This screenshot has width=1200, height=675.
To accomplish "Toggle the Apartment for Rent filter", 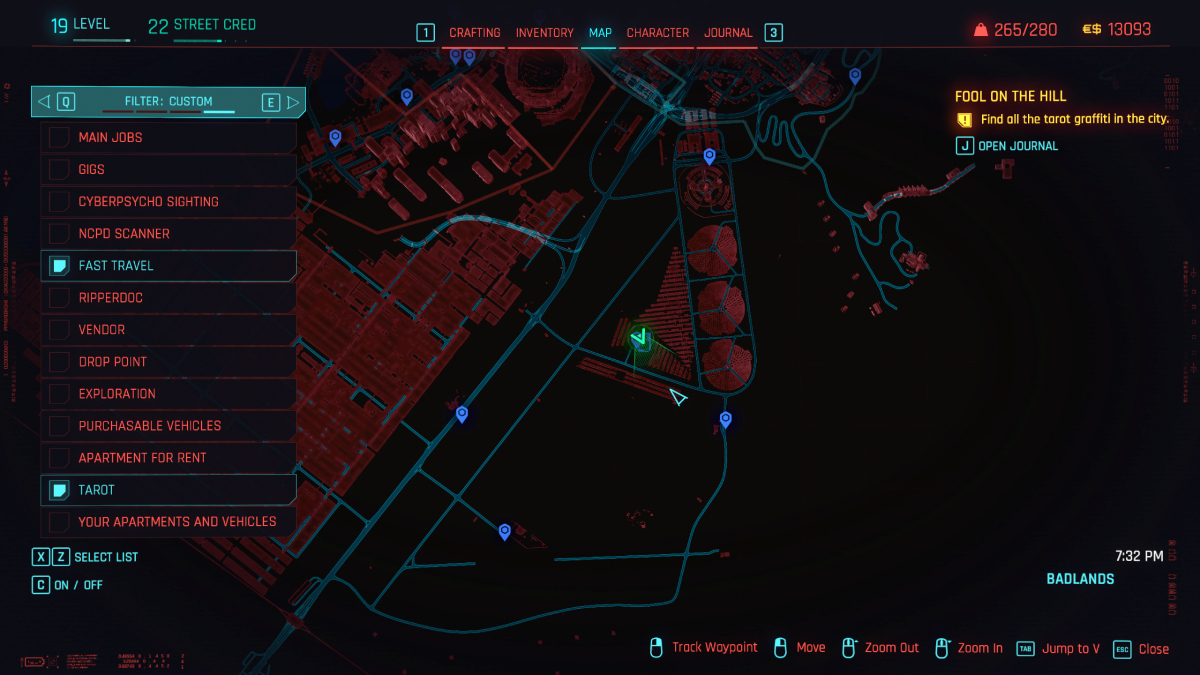I will (168, 457).
